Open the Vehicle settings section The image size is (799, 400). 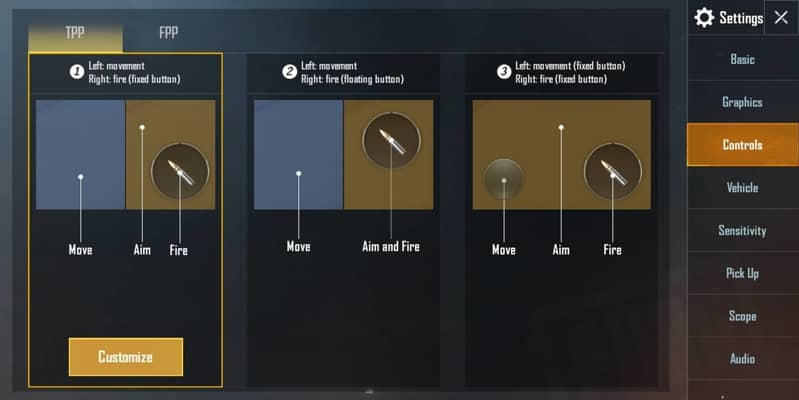tap(742, 188)
